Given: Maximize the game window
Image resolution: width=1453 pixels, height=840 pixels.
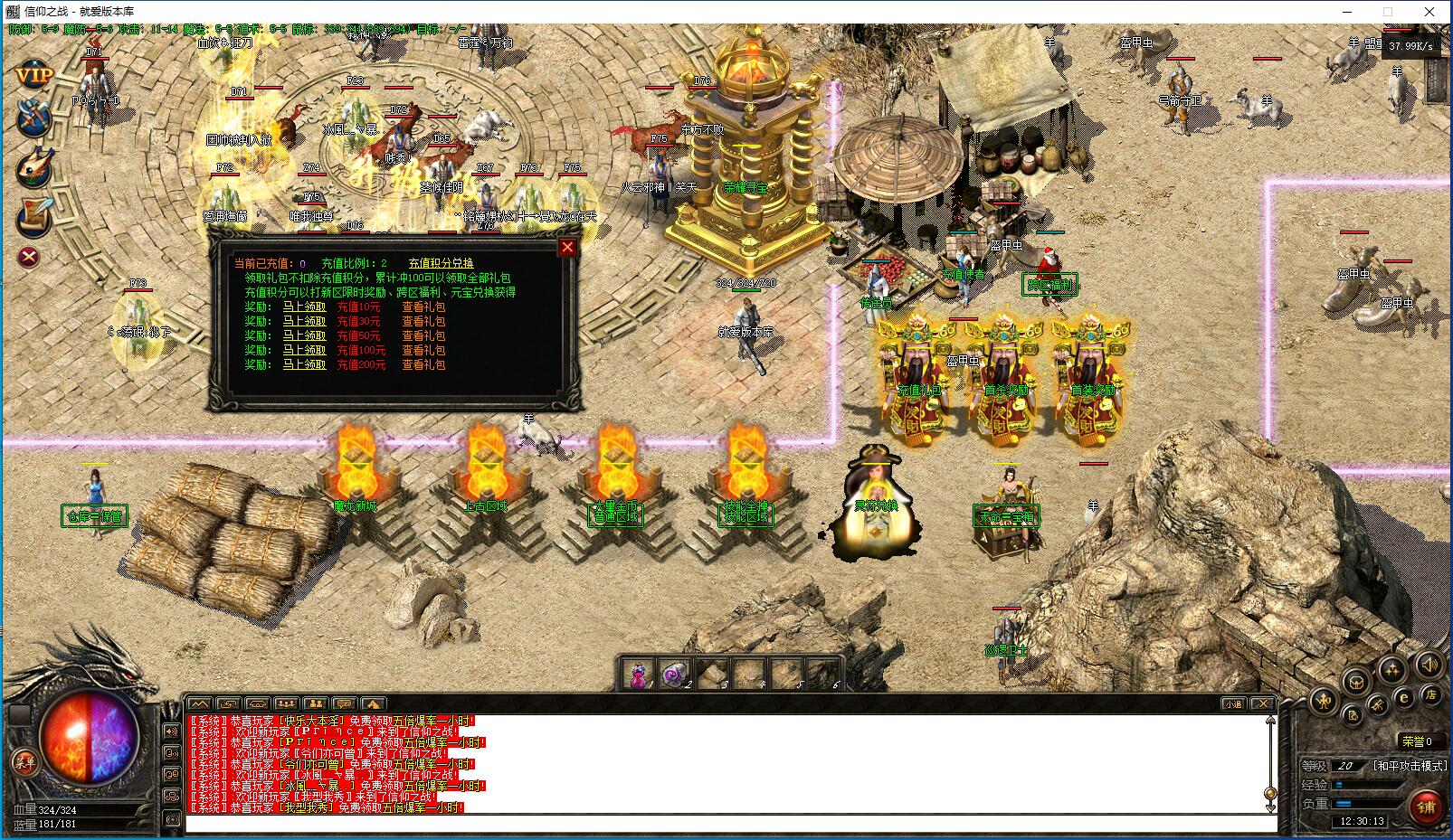Looking at the screenshot, I should tap(1388, 12).
